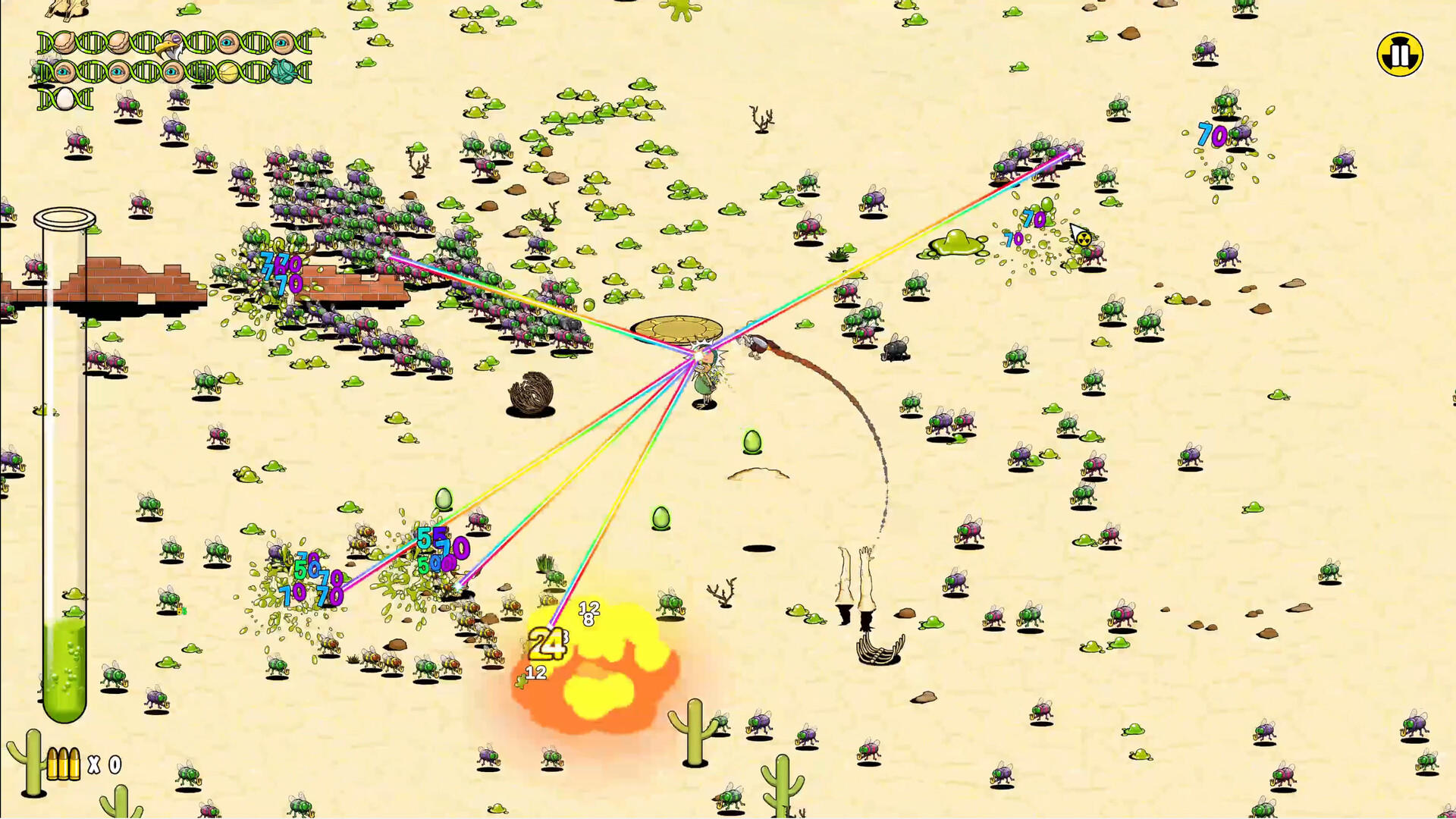Expand the second DNA strand row
This screenshot has height=819, width=1456.
pos(171,72)
